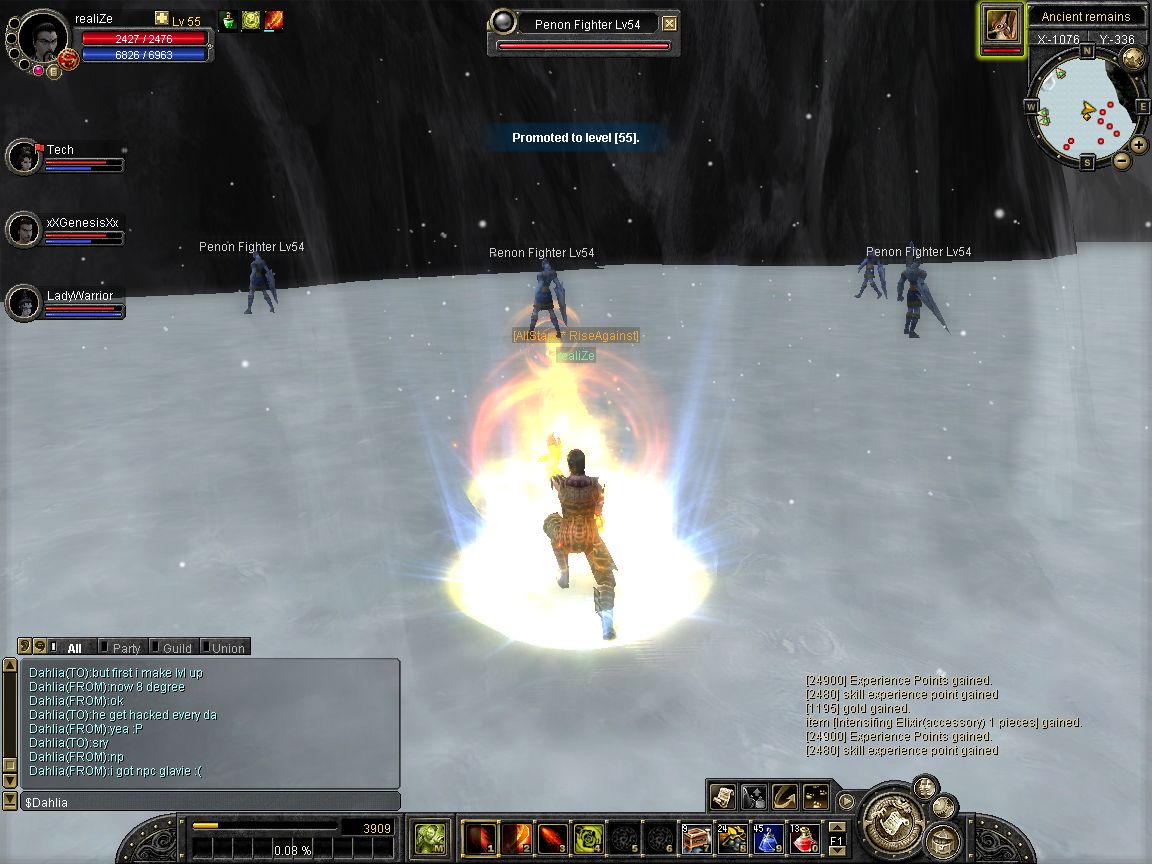The height and width of the screenshot is (864, 1152).
Task: Zoom in the minimap with plus button
Action: 1139,144
